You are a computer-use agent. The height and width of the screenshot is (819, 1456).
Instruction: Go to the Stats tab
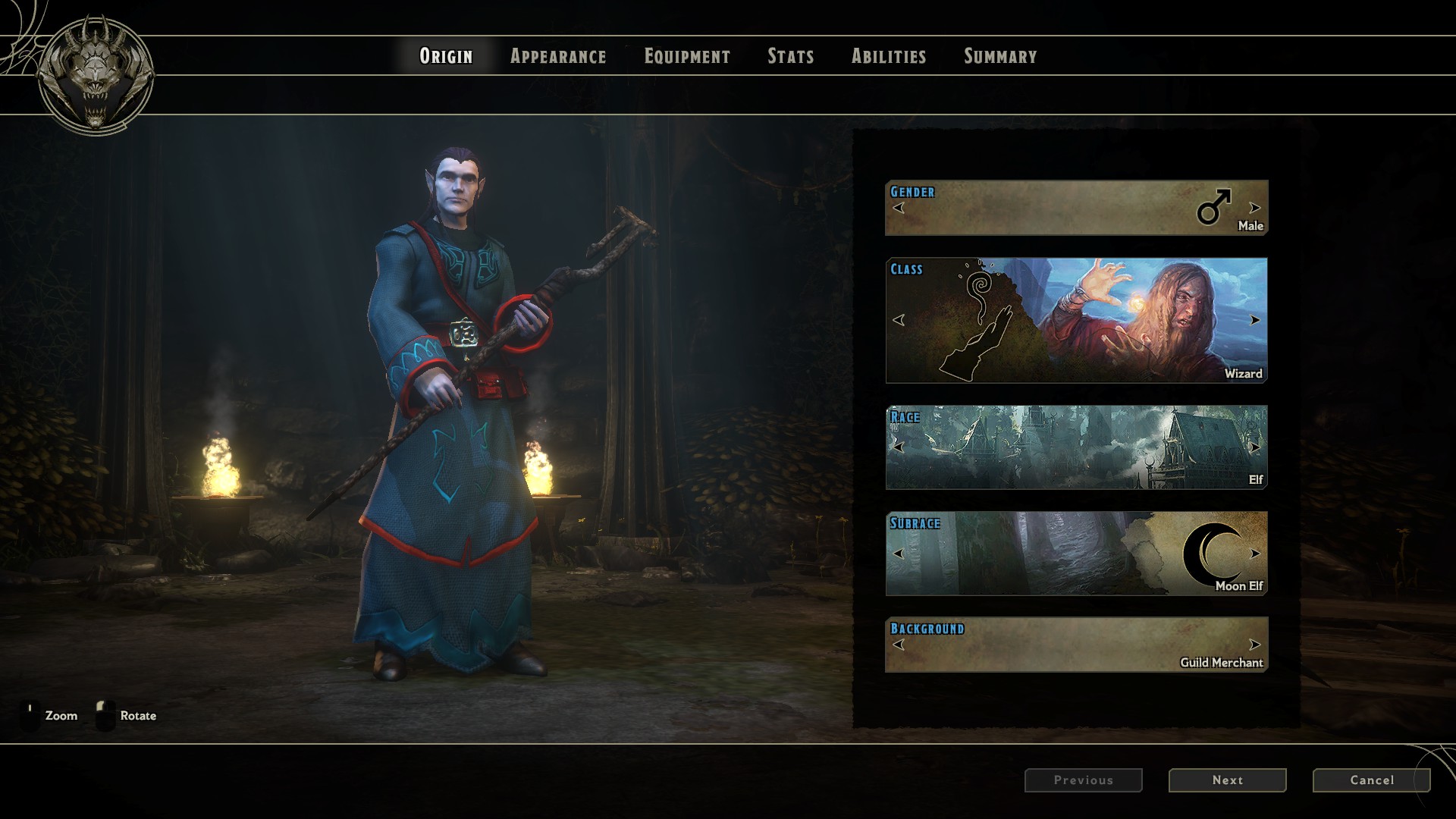click(x=790, y=56)
